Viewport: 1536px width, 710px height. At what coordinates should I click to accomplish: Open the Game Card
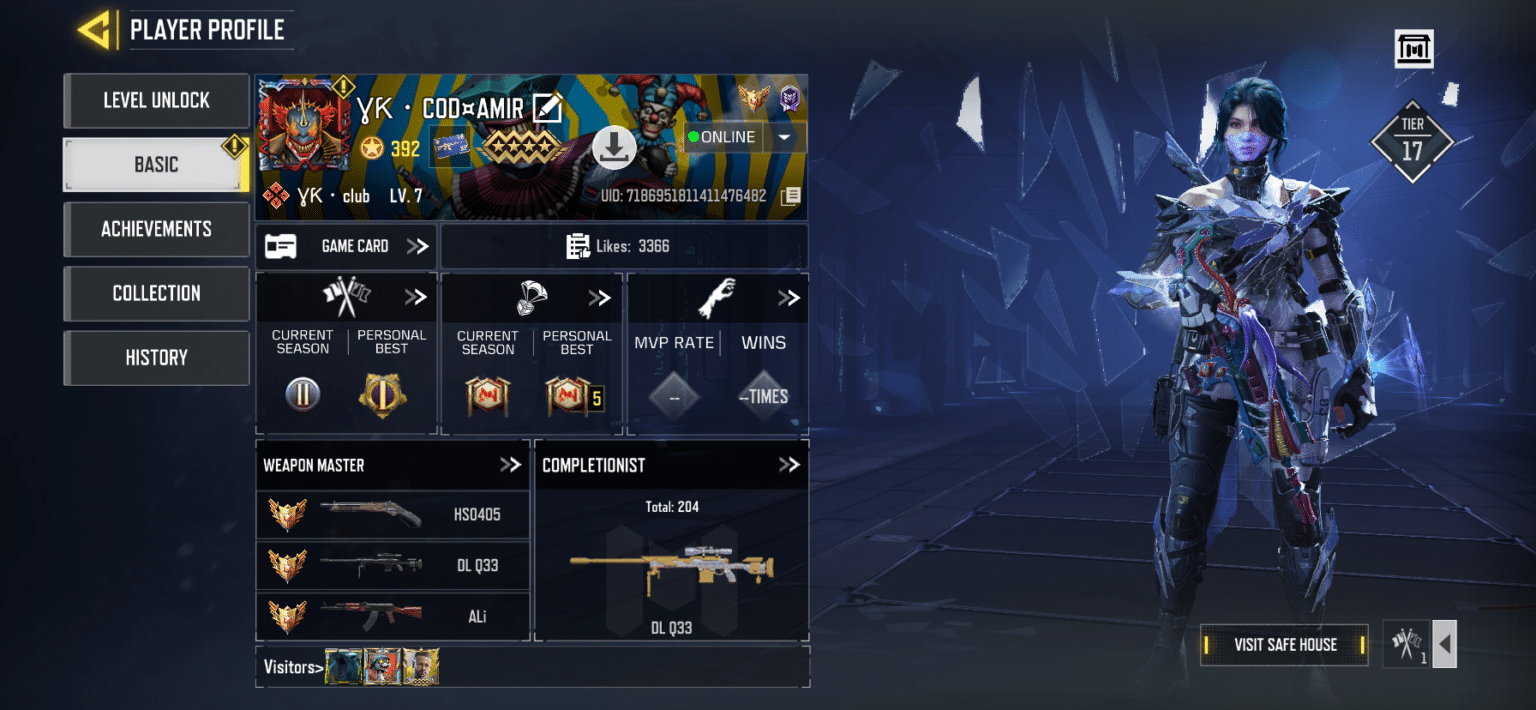click(346, 246)
